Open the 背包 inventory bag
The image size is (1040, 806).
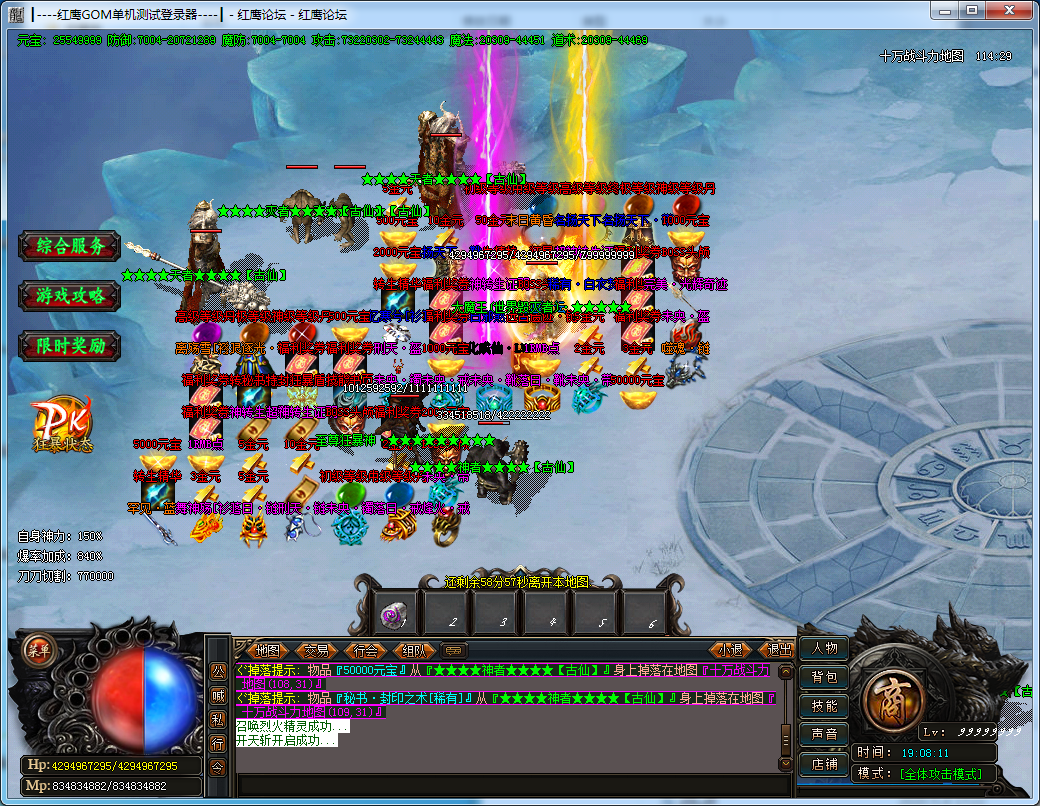(x=824, y=677)
